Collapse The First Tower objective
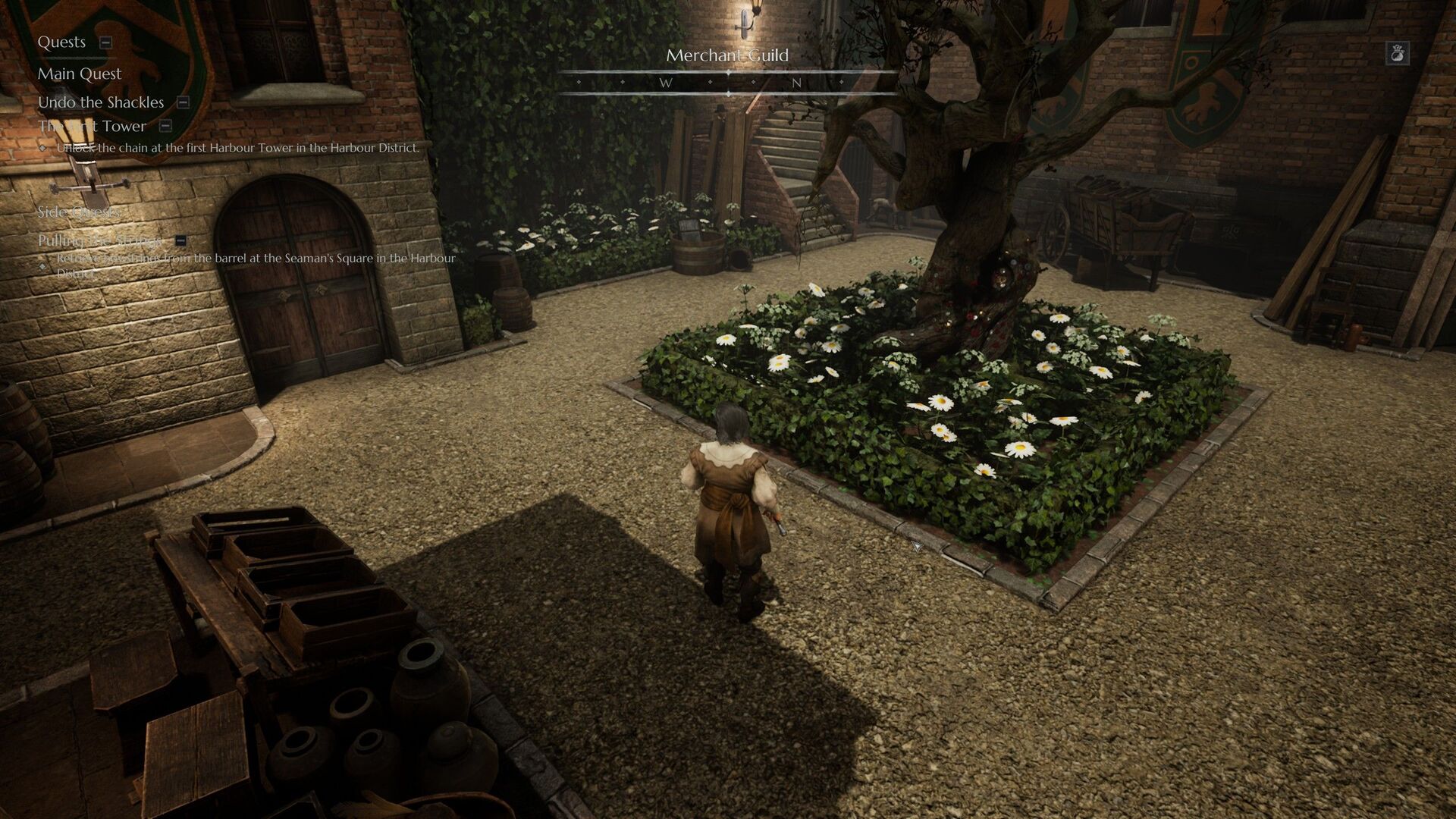The width and height of the screenshot is (1456, 819). [x=165, y=127]
